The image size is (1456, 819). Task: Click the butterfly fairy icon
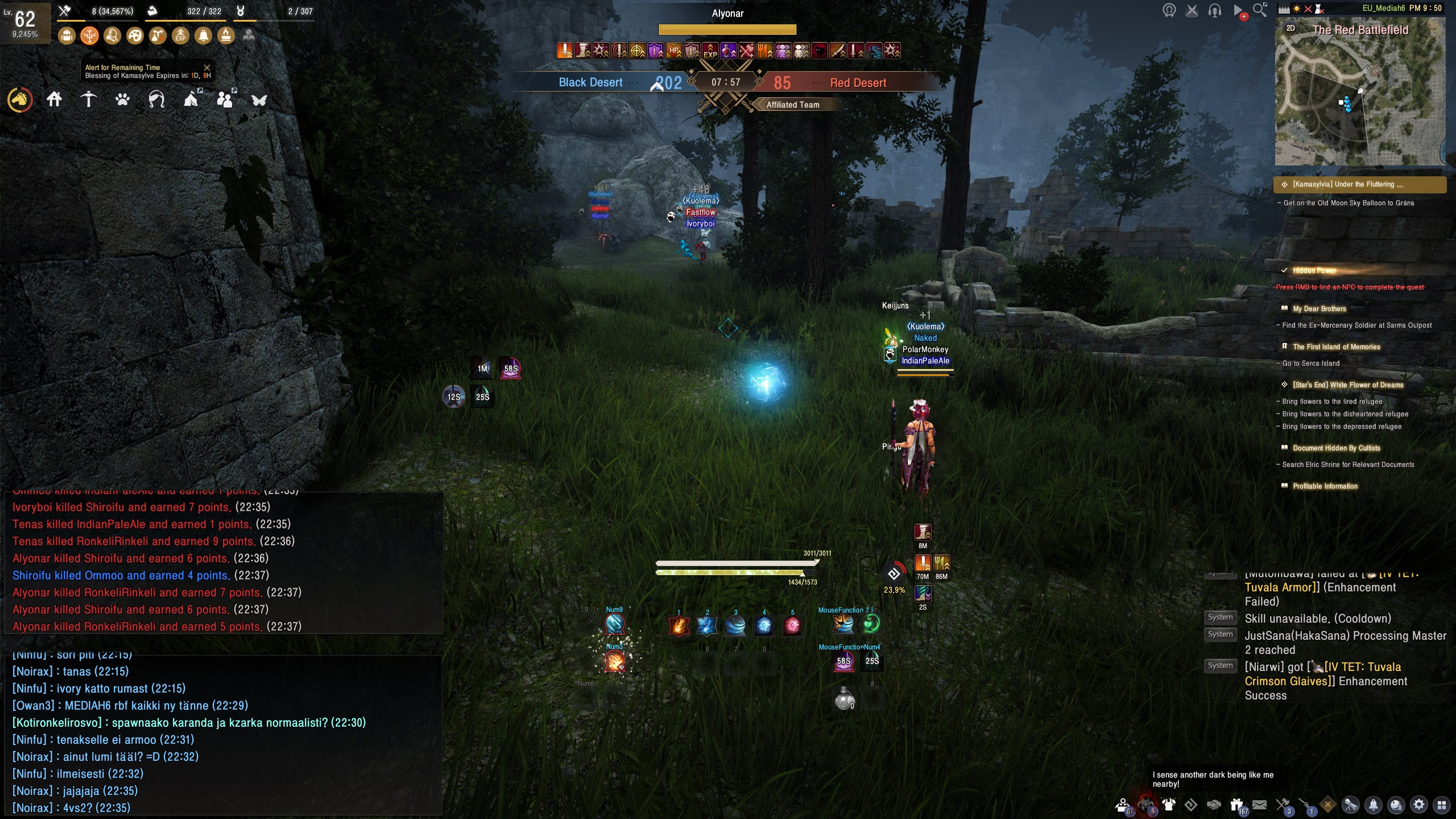[259, 100]
